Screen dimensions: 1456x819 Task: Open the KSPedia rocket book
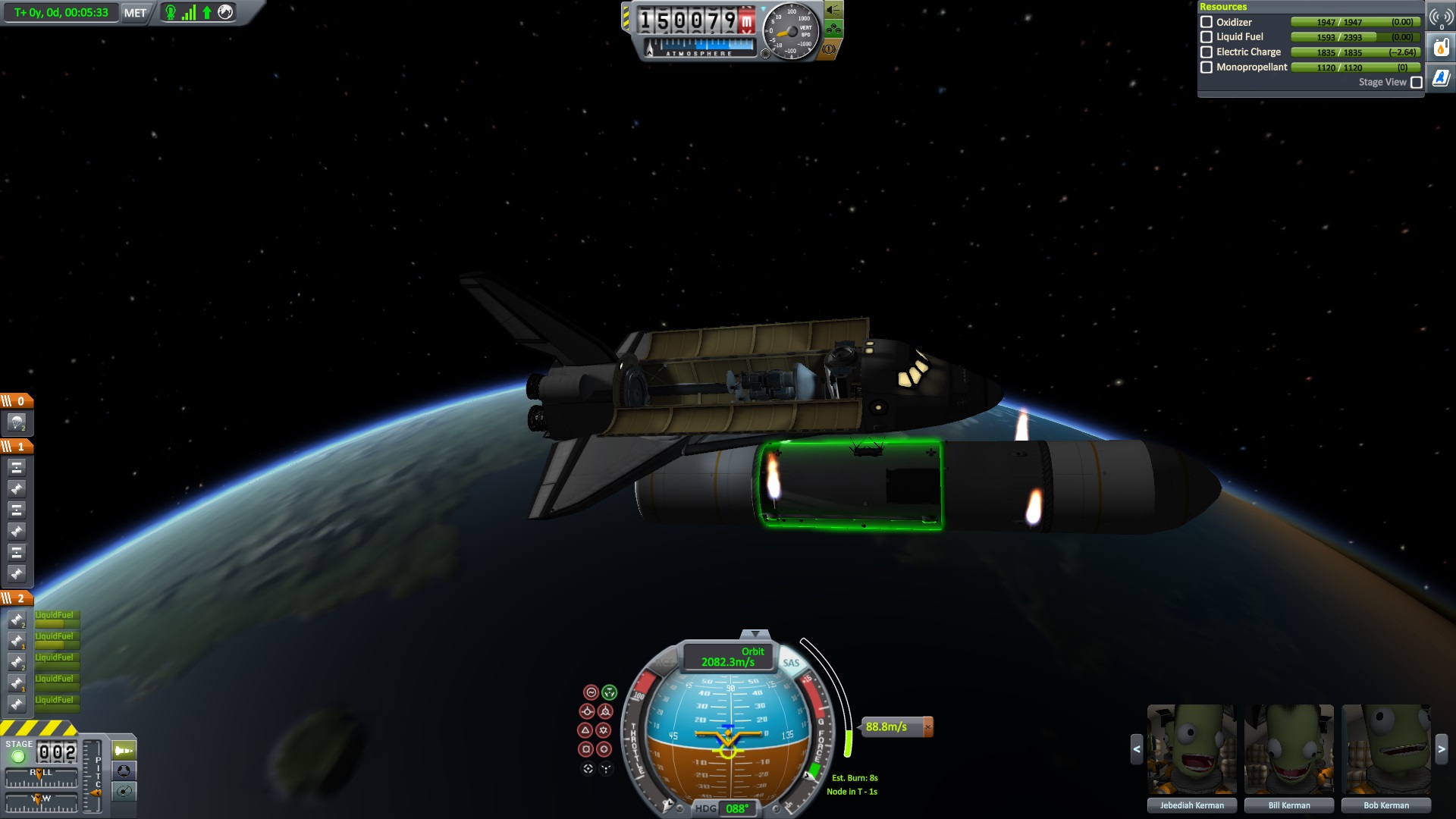1441,77
